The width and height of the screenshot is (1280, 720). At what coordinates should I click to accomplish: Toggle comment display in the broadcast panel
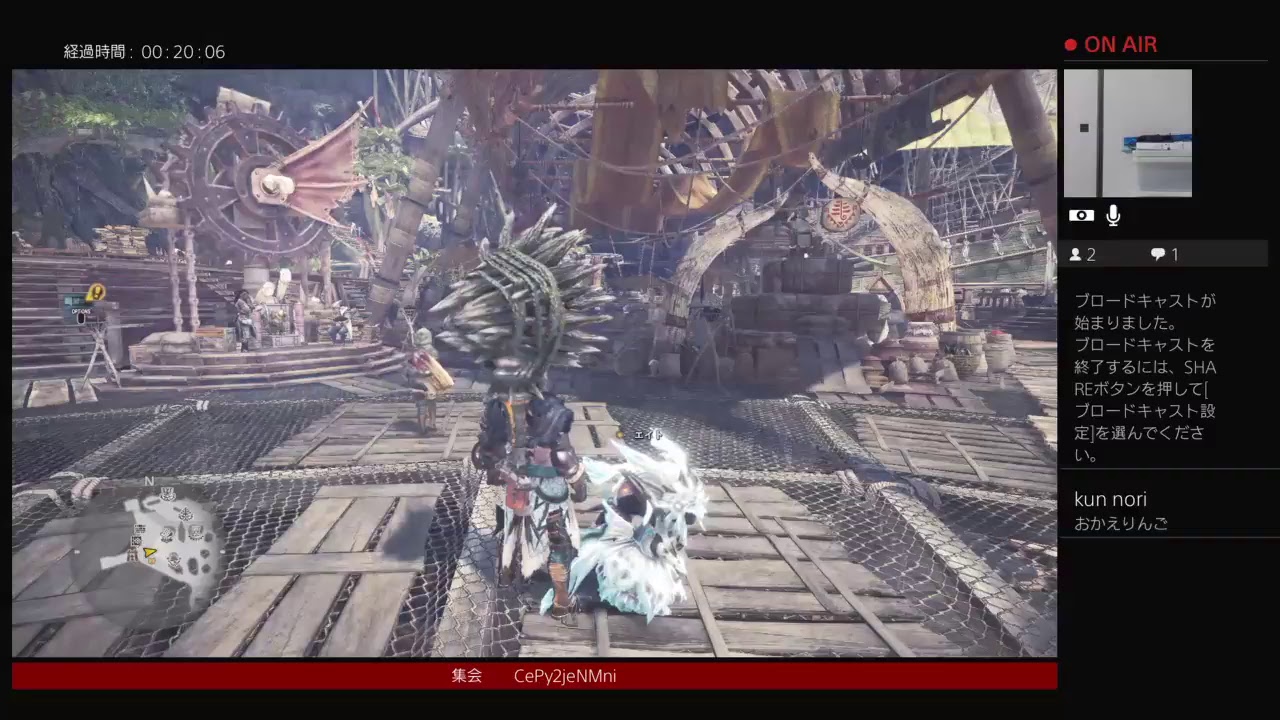[1157, 255]
